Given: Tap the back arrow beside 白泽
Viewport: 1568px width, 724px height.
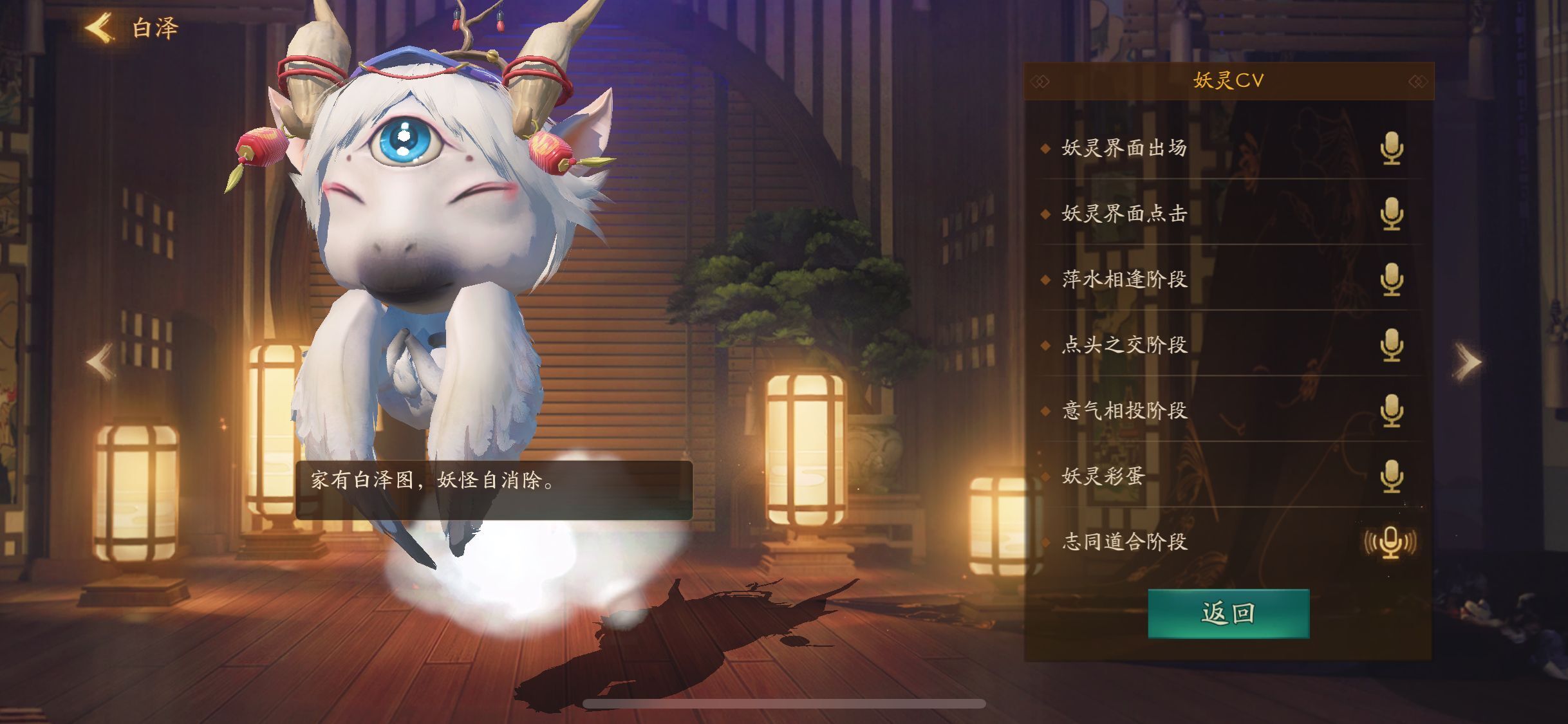Looking at the screenshot, I should 98,27.
